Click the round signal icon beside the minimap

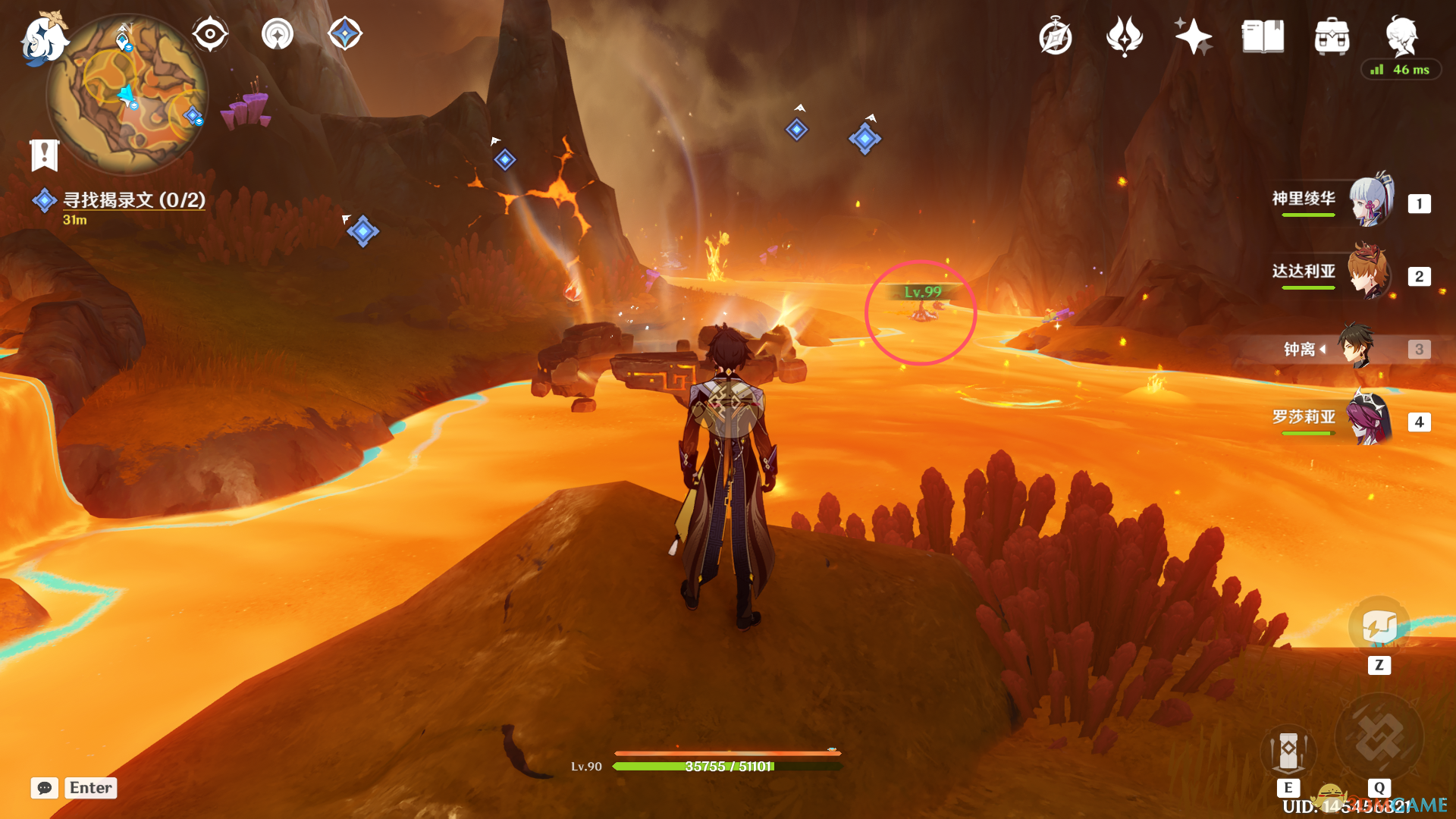coord(278,34)
